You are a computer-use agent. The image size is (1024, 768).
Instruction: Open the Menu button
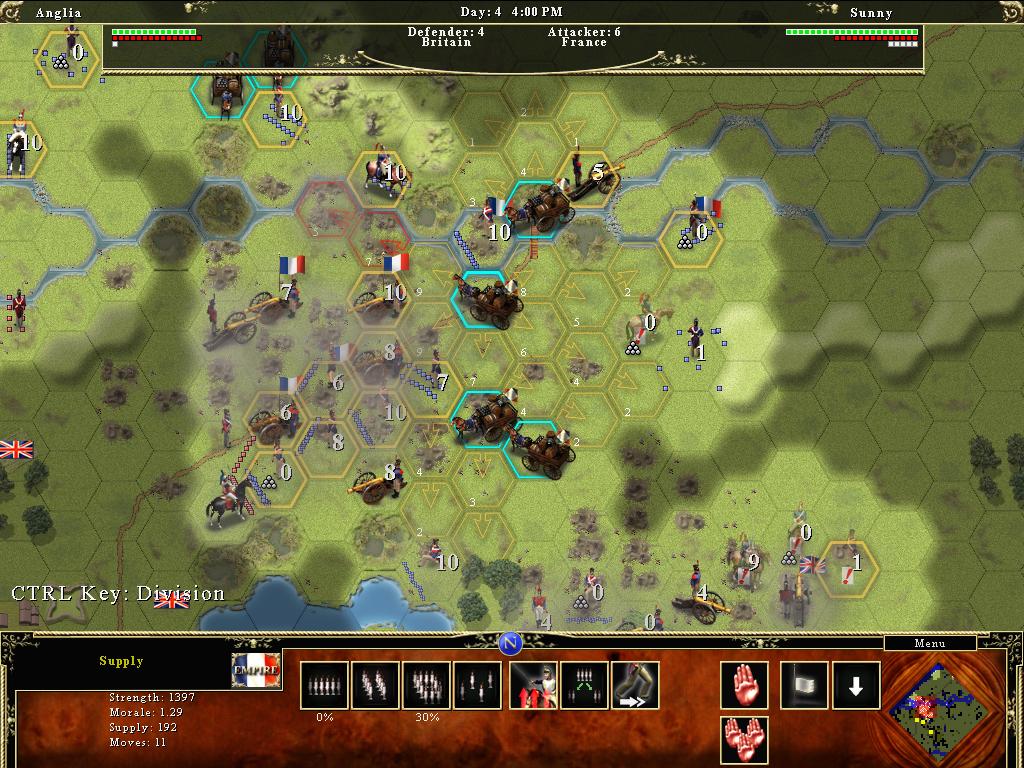[x=929, y=643]
